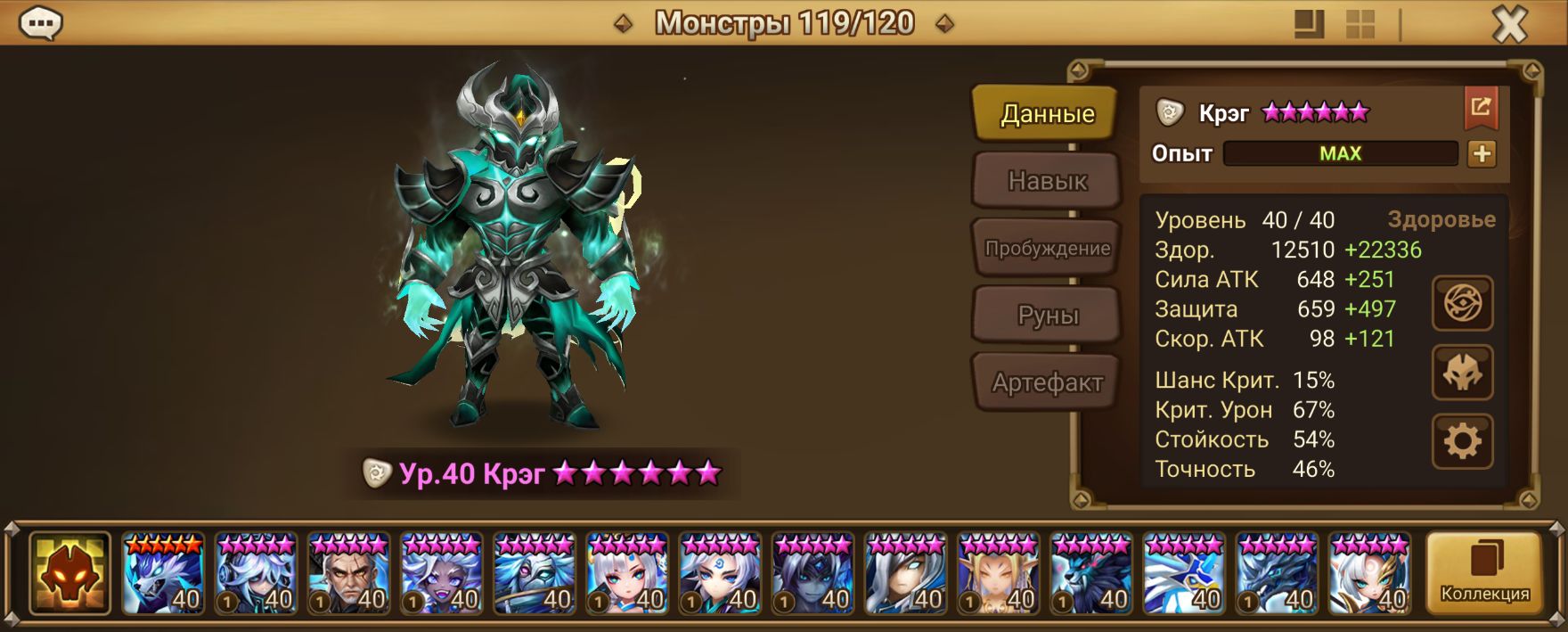Select the Пробуждение tab
Image resolution: width=1568 pixels, height=632 pixels.
click(x=1047, y=249)
